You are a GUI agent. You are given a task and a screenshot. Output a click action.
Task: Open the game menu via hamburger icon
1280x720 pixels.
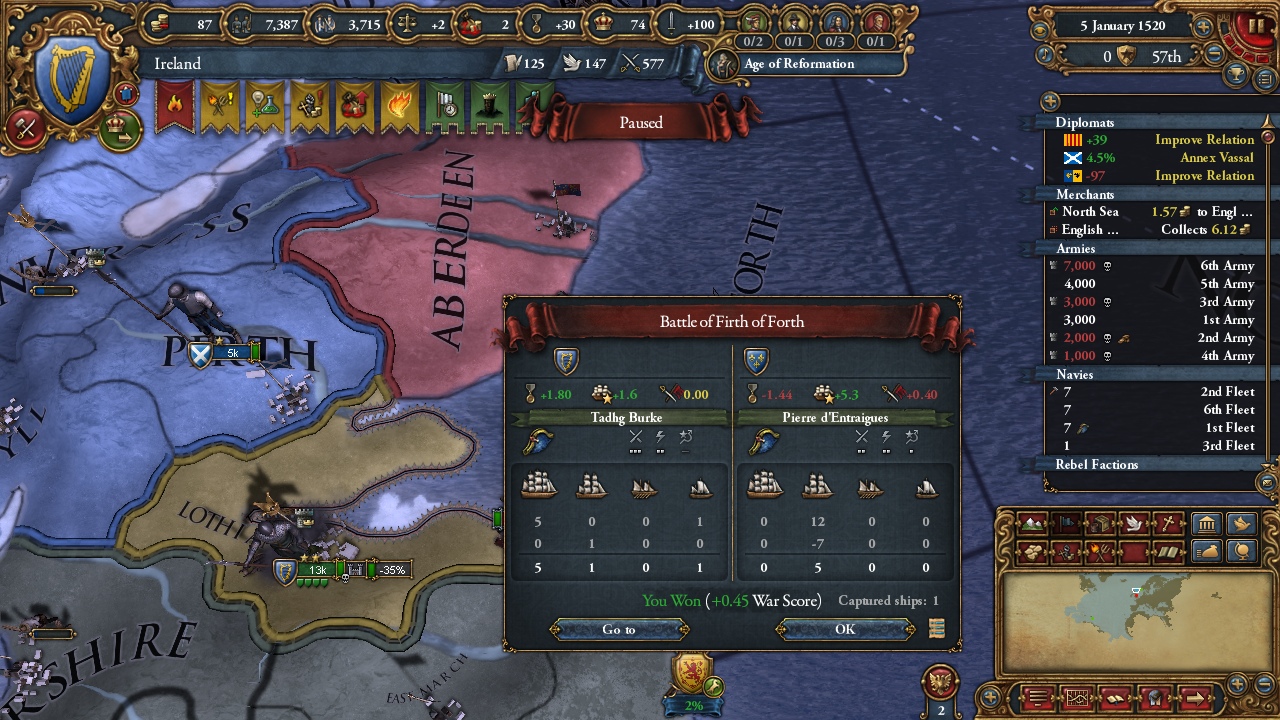click(1037, 698)
